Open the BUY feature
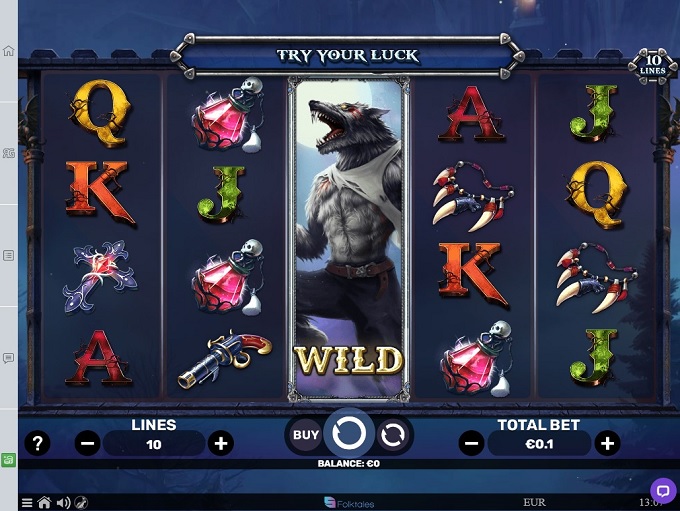 (306, 435)
